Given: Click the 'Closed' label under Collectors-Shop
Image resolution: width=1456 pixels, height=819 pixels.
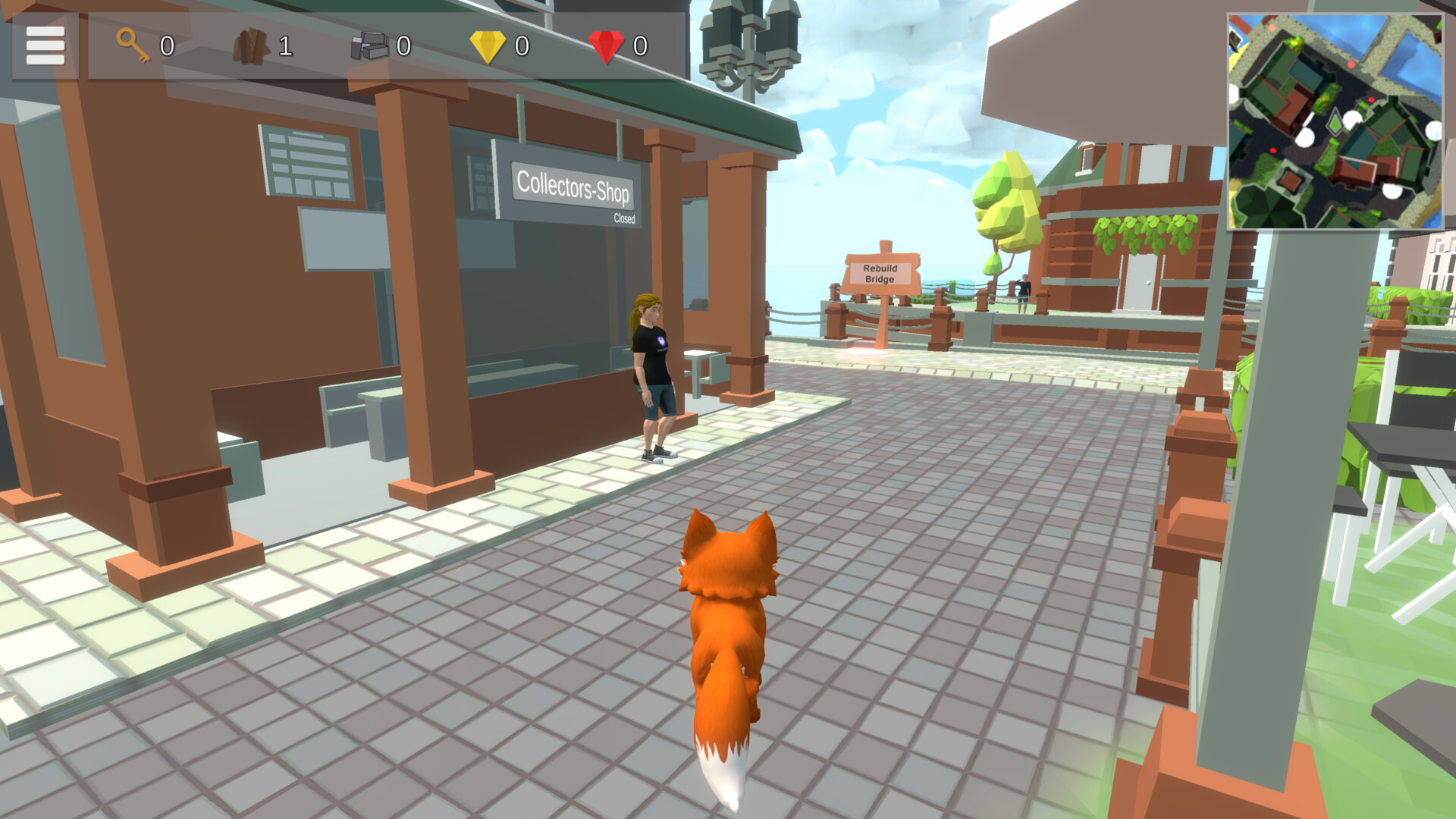Looking at the screenshot, I should coord(625,219).
